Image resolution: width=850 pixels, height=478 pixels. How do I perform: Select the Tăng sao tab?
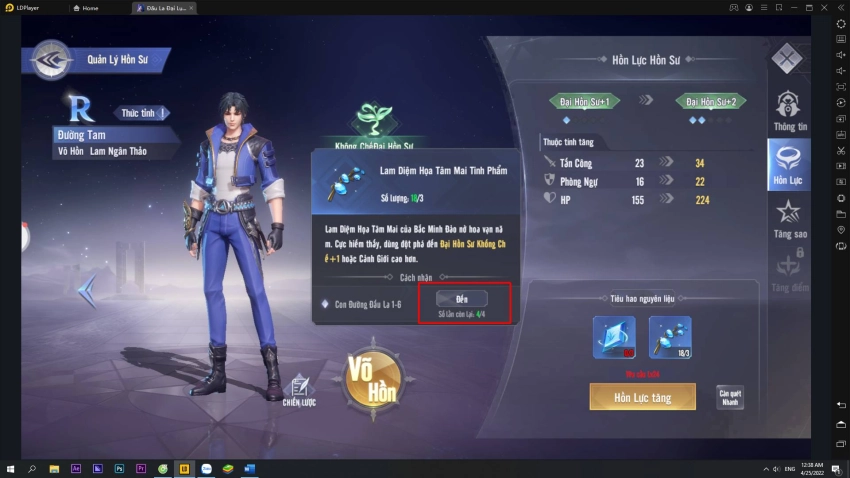789,218
